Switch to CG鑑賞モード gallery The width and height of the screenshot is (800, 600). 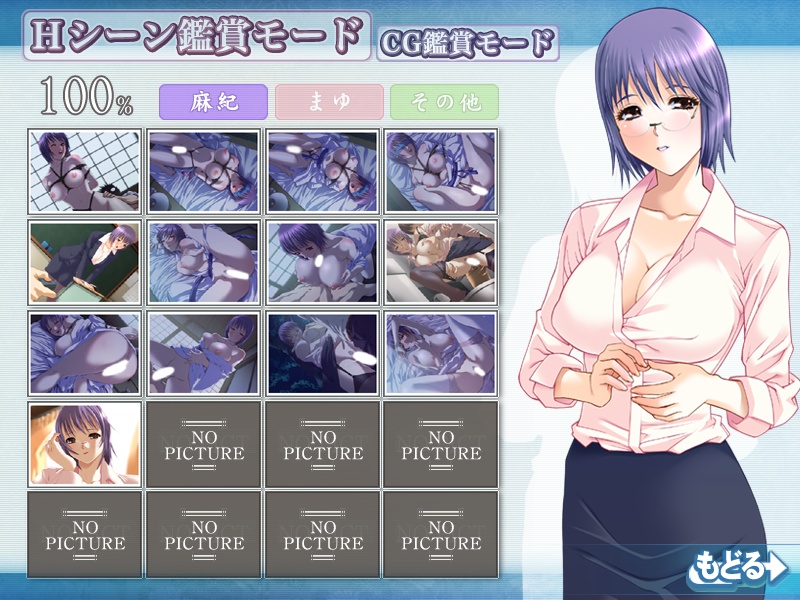point(468,42)
